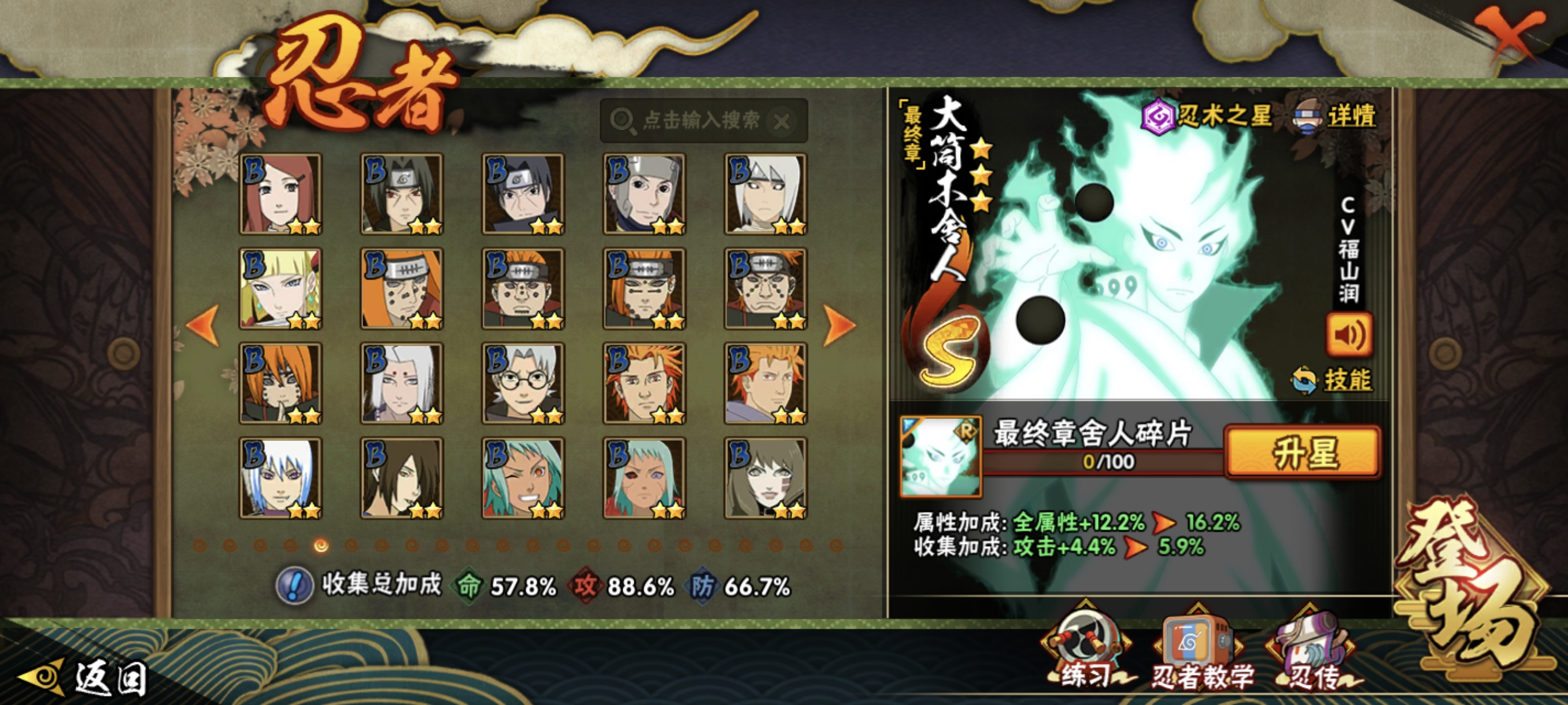The width and height of the screenshot is (1568, 705).
Task: Click the ninja search input field
Action: click(x=700, y=120)
